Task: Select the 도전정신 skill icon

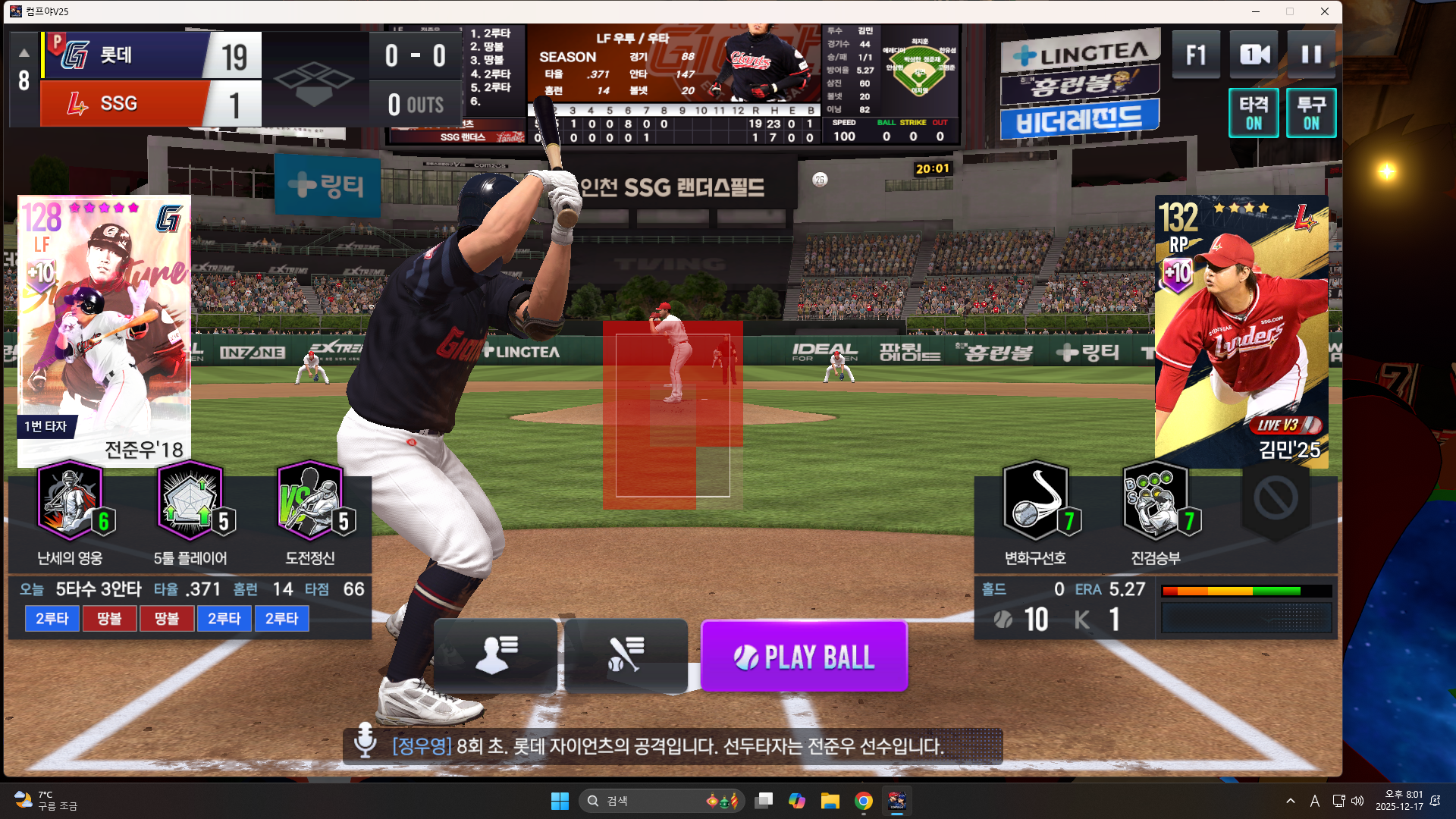Action: pos(310,501)
